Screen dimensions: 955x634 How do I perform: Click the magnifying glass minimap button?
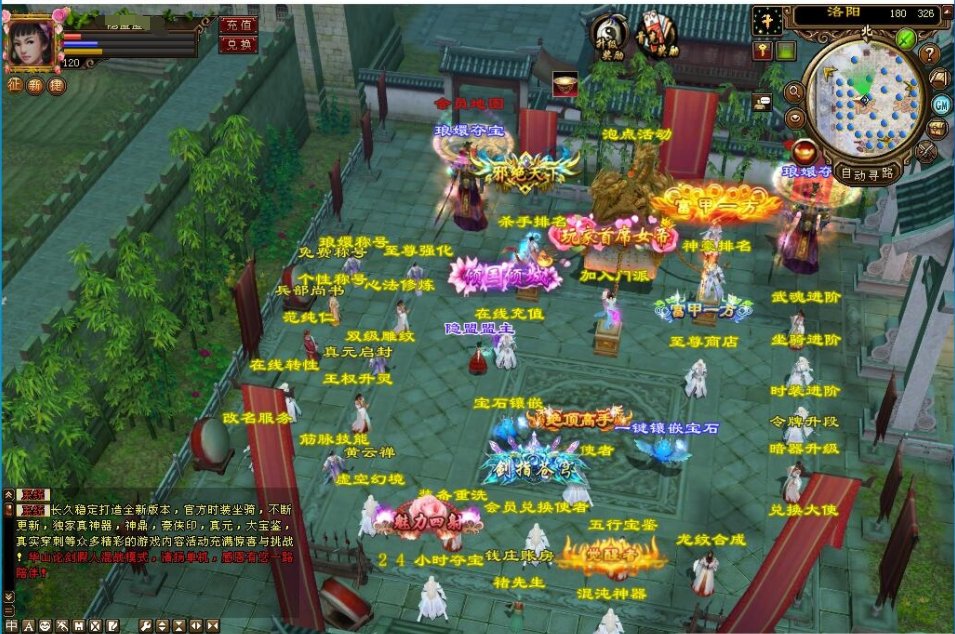click(x=795, y=92)
